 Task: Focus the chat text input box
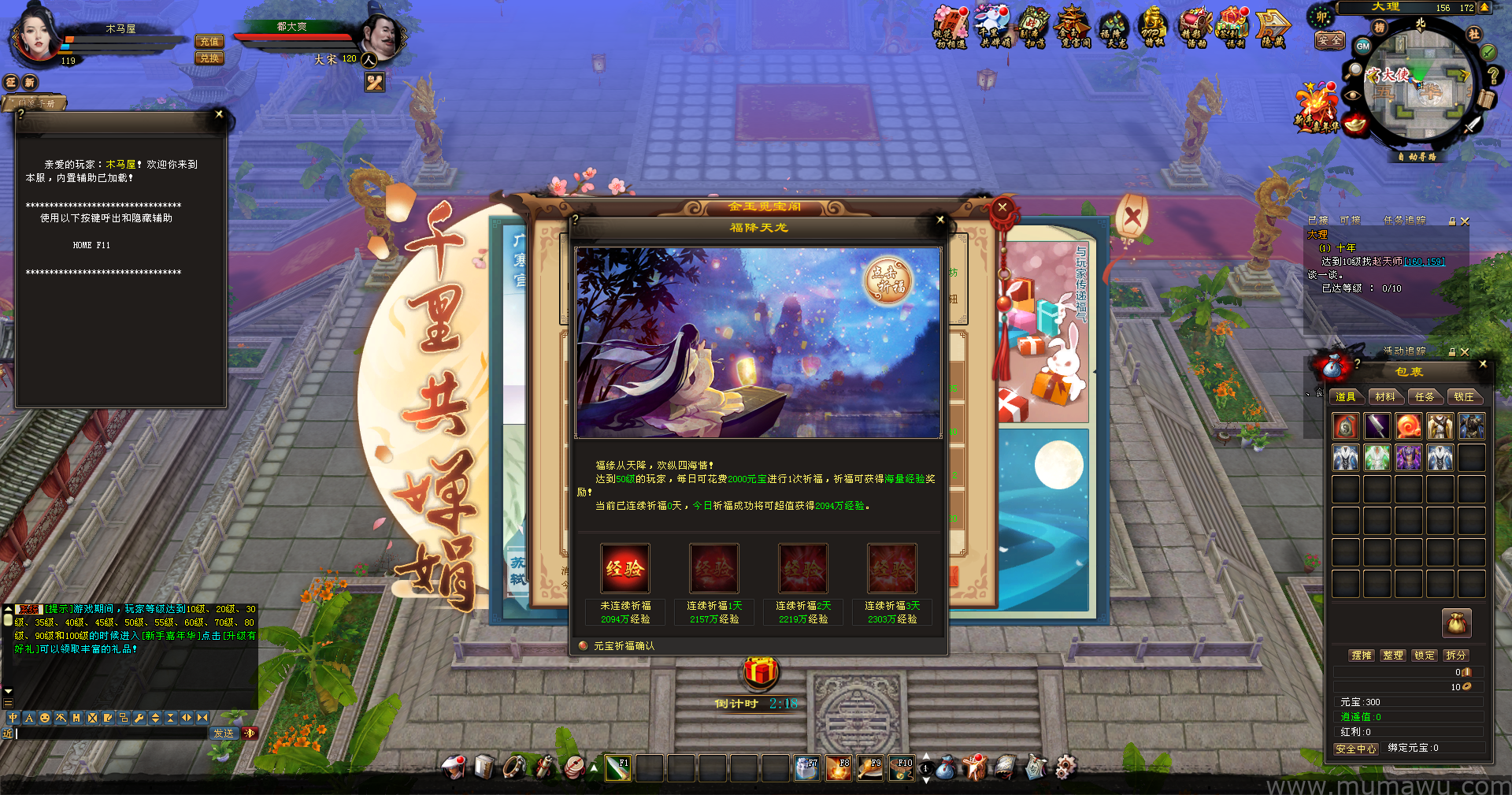[110, 734]
